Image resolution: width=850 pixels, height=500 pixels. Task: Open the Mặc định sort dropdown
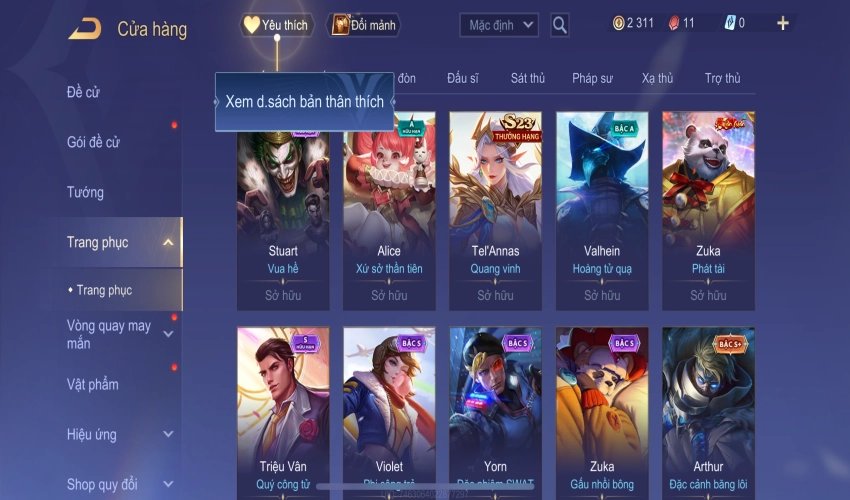click(x=499, y=25)
